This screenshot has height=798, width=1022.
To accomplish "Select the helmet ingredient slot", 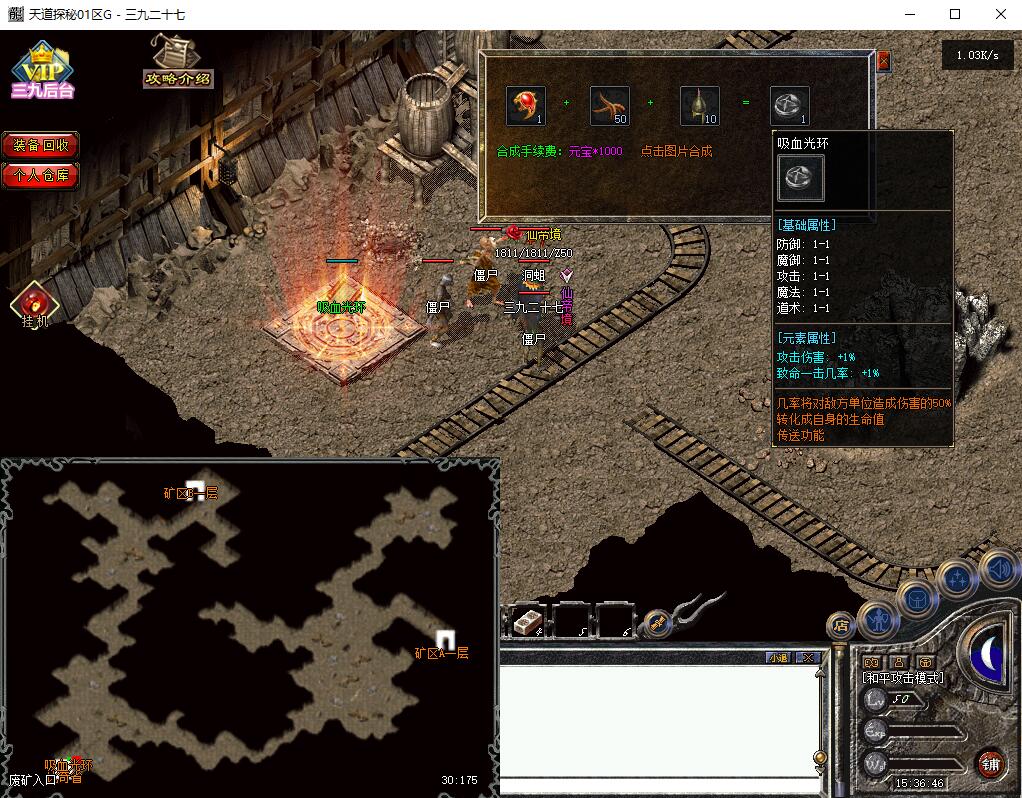I will (x=699, y=106).
